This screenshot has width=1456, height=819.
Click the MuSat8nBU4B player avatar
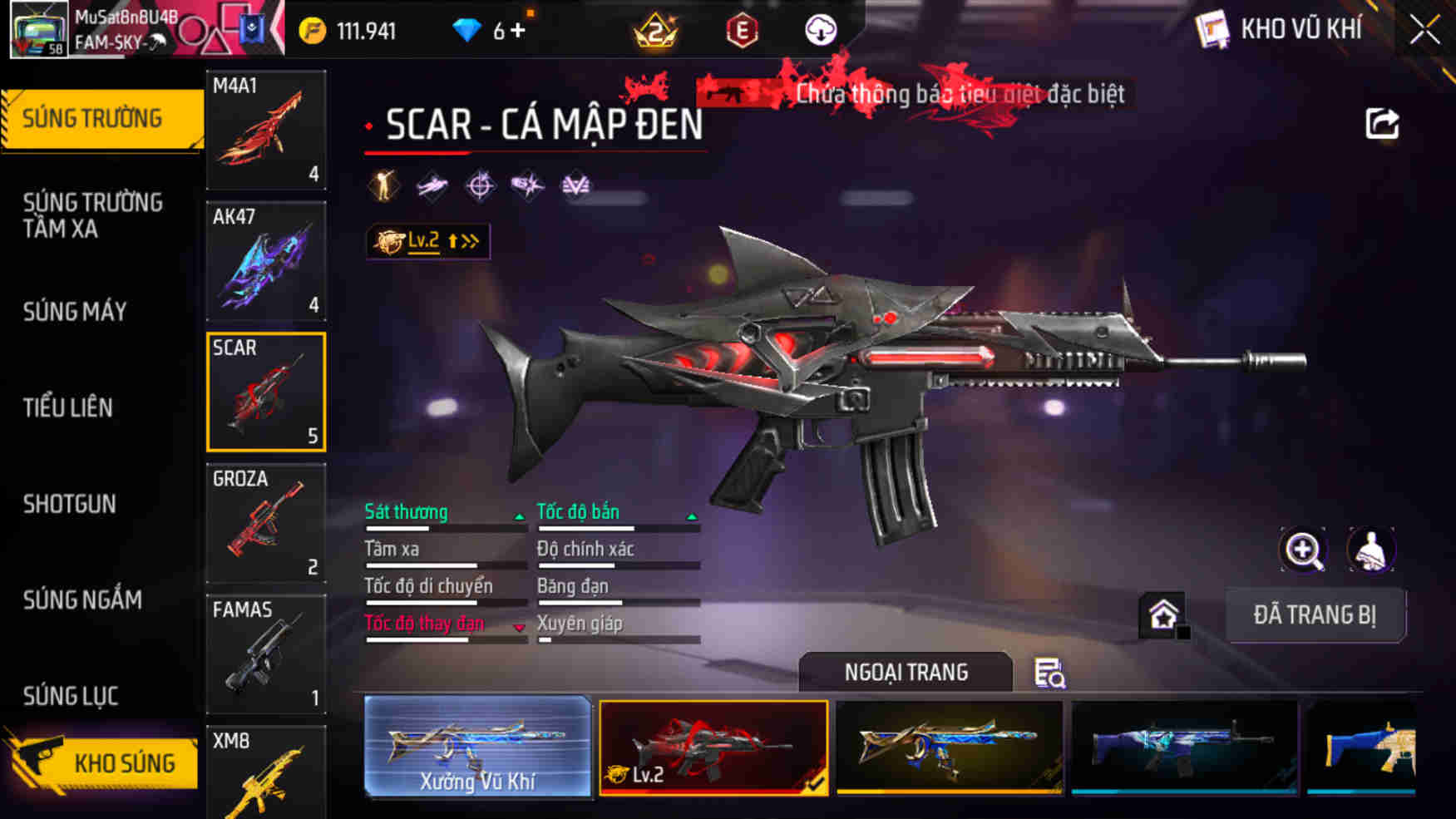coord(40,30)
